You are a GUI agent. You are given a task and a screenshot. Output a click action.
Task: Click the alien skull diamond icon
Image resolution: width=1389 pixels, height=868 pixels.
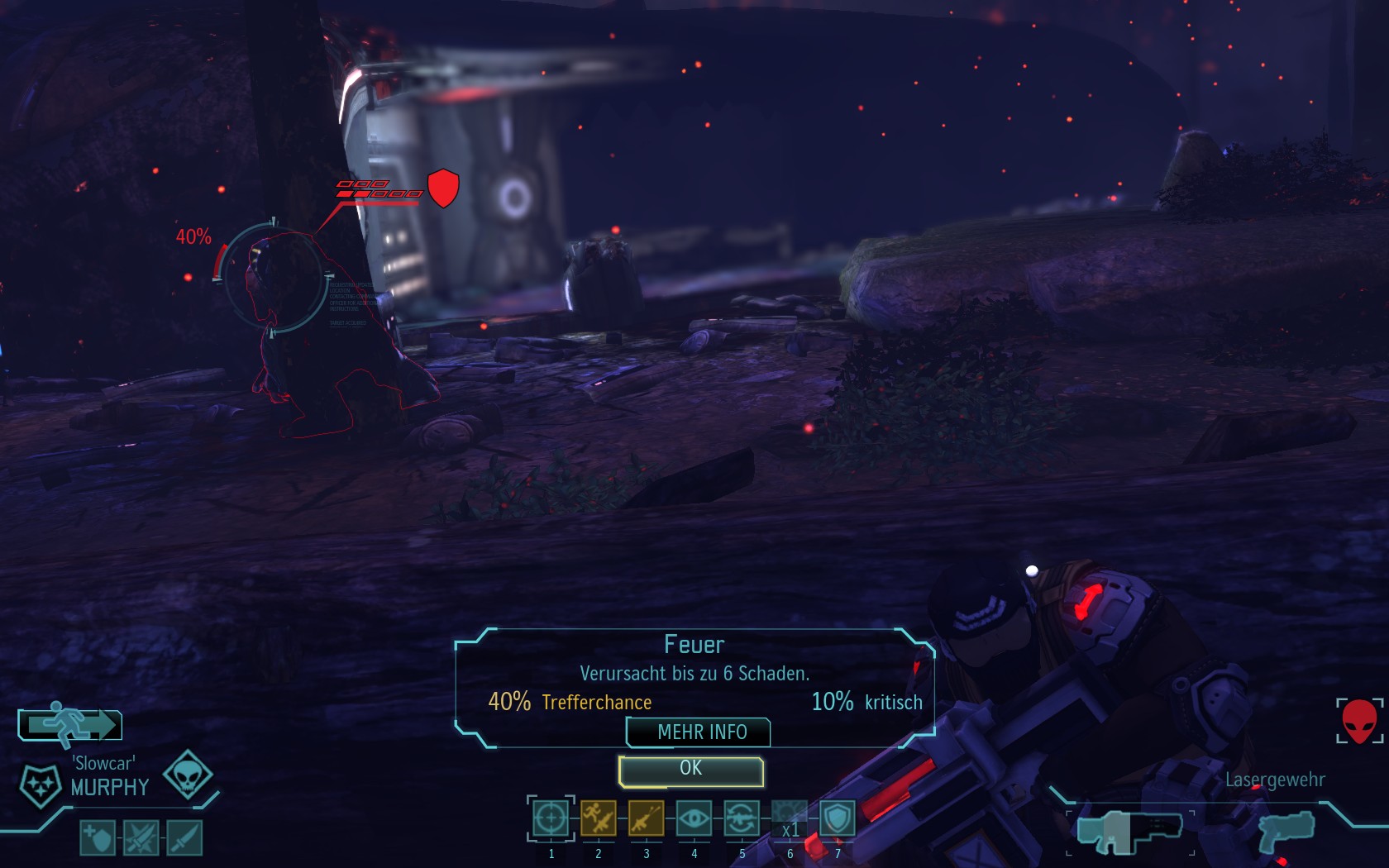click(188, 775)
